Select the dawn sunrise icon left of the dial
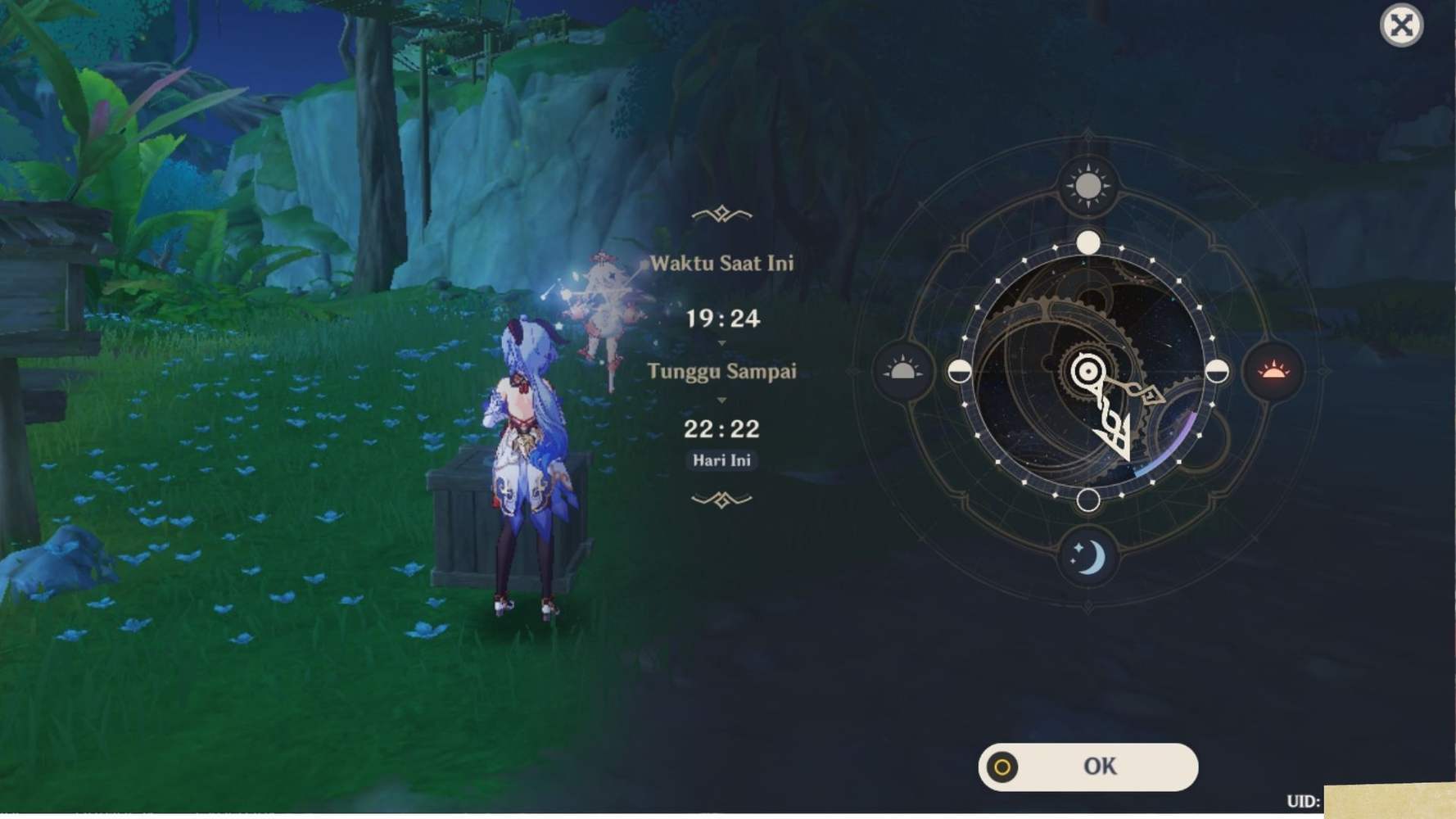Screen dimensions: 1456x819 [x=902, y=370]
